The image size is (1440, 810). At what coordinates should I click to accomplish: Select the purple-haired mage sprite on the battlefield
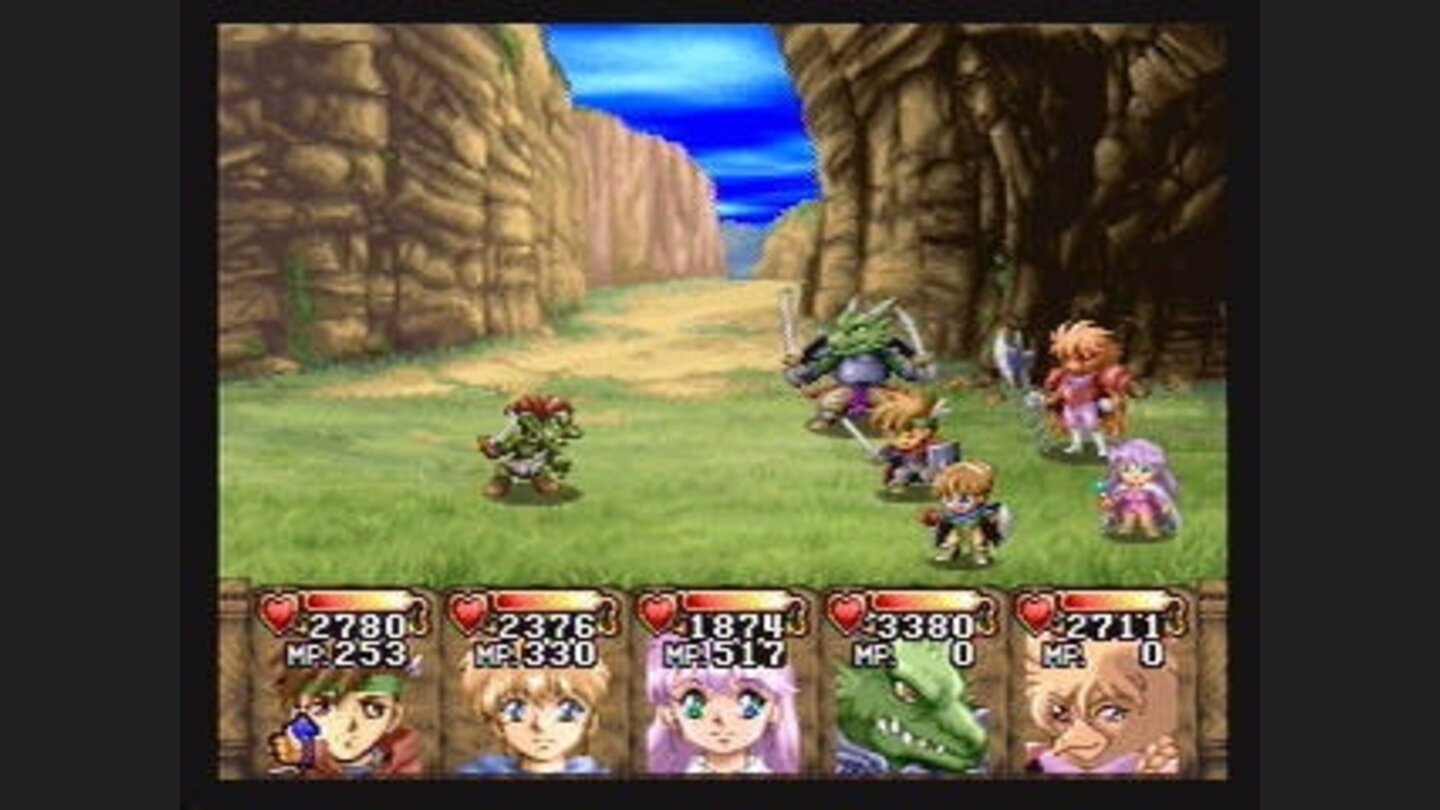[1135, 490]
